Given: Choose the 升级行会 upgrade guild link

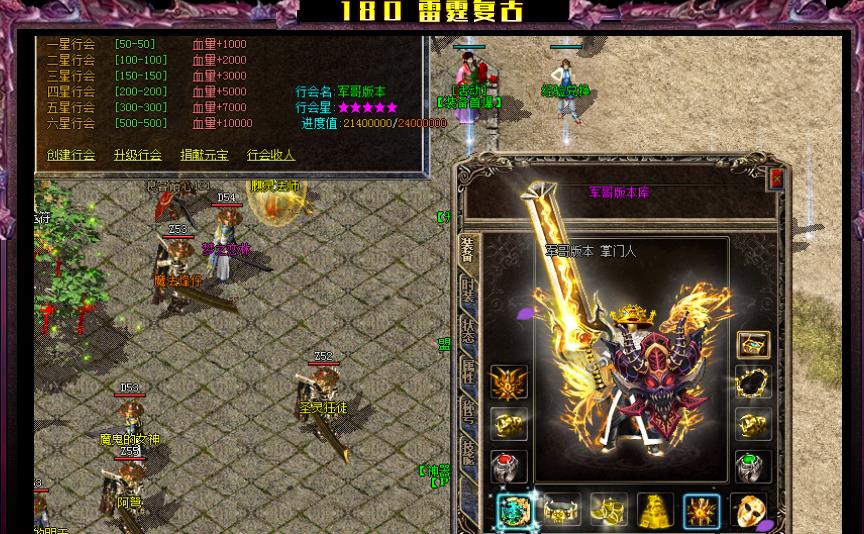Looking at the screenshot, I should pos(137,155).
